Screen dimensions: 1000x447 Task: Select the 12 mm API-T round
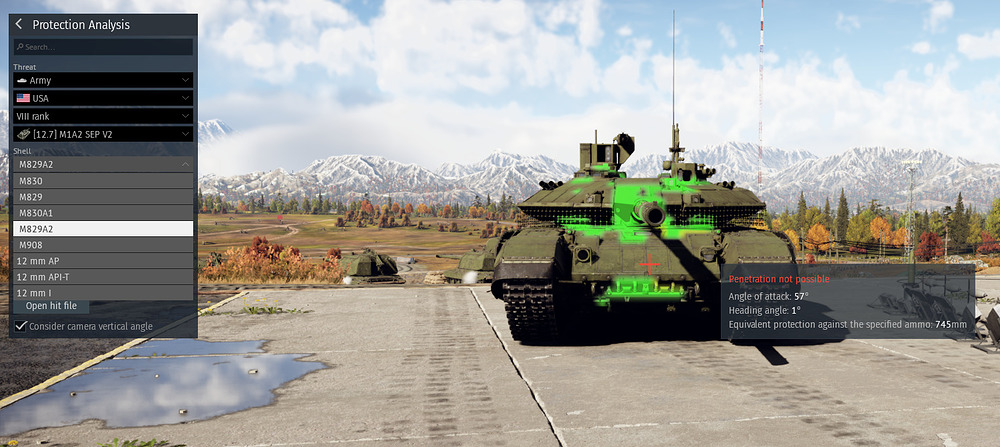pyautogui.click(x=103, y=276)
